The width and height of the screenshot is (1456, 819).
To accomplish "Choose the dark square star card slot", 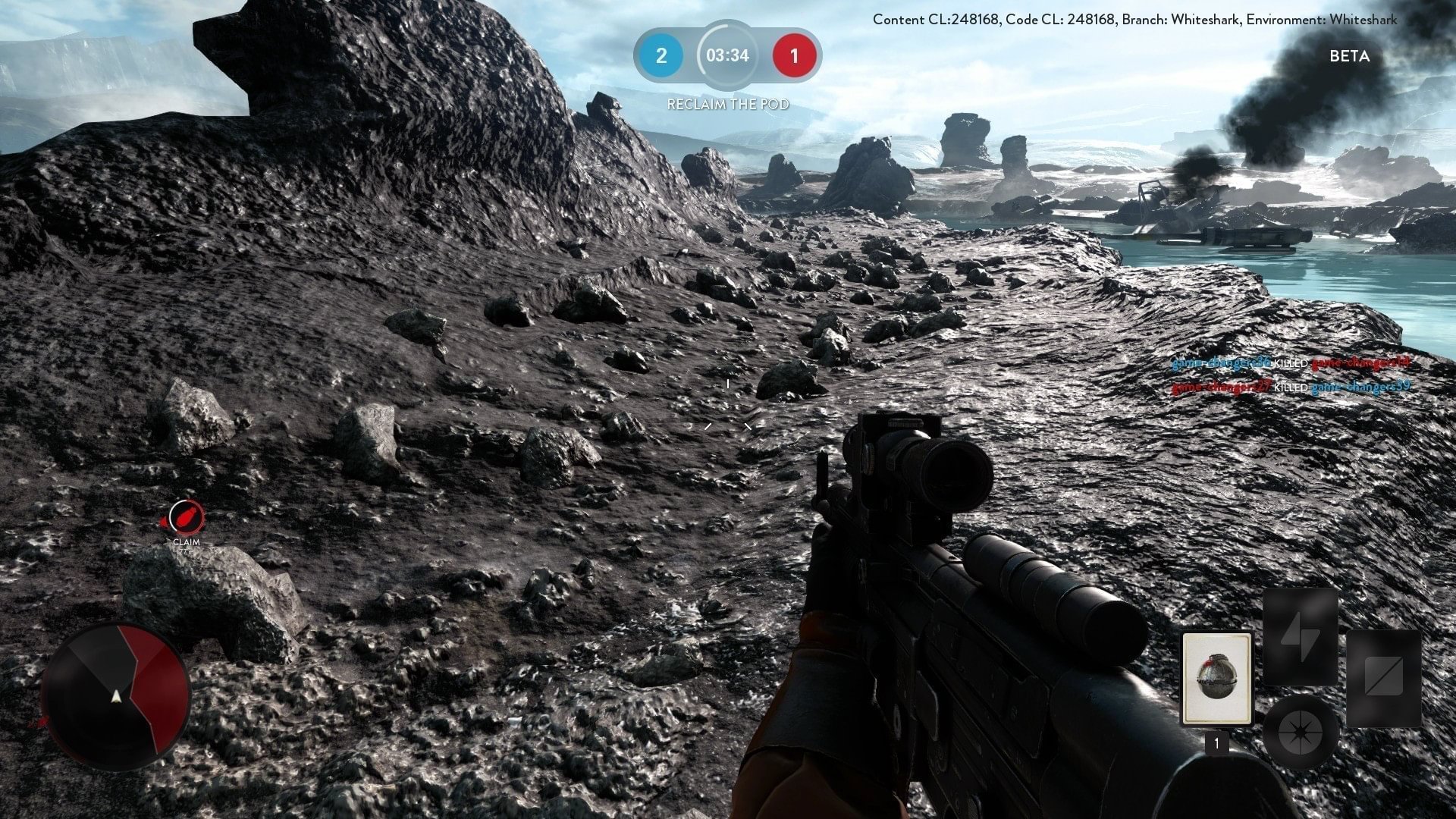I will [x=1383, y=677].
